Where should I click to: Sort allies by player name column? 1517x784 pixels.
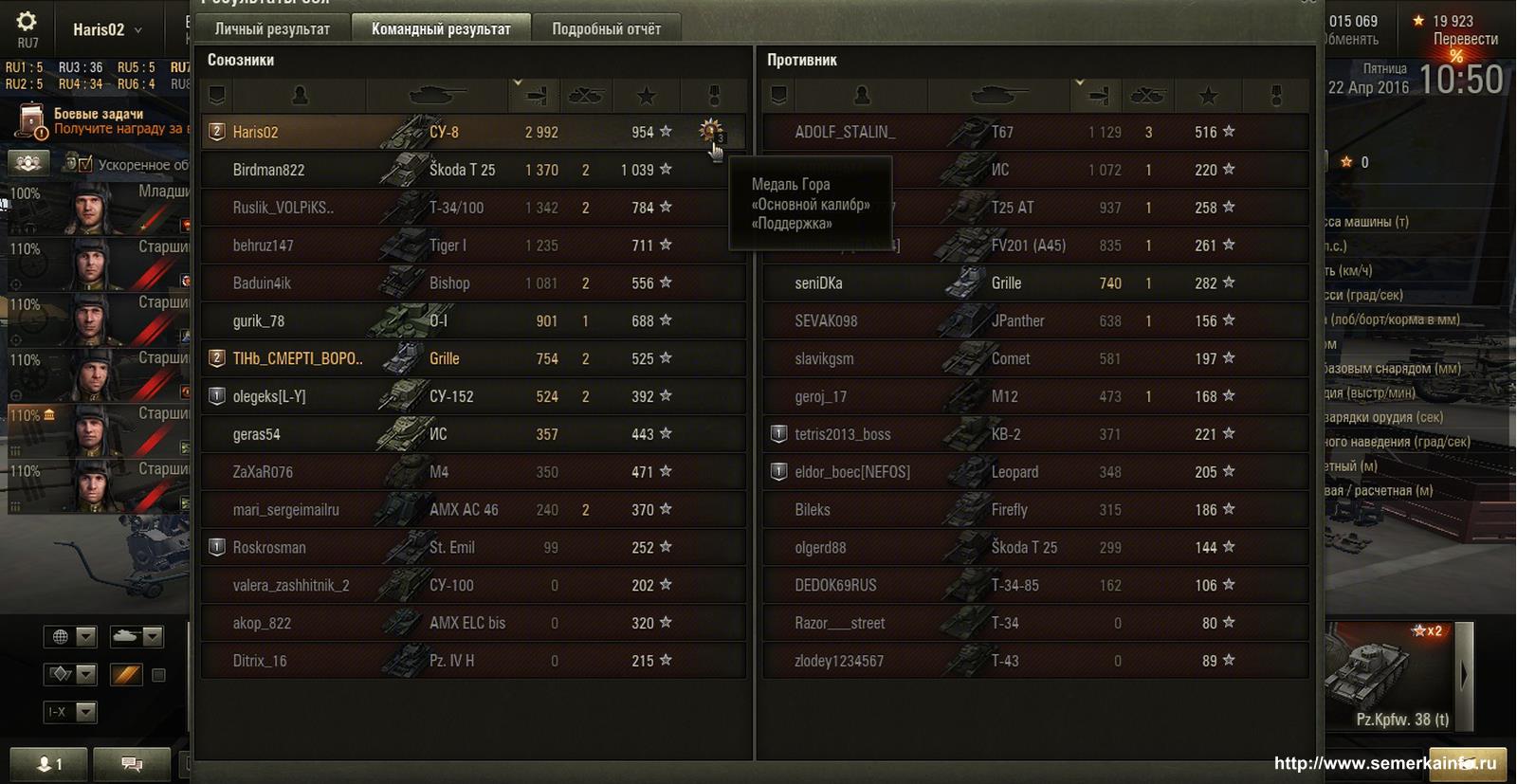(300, 95)
